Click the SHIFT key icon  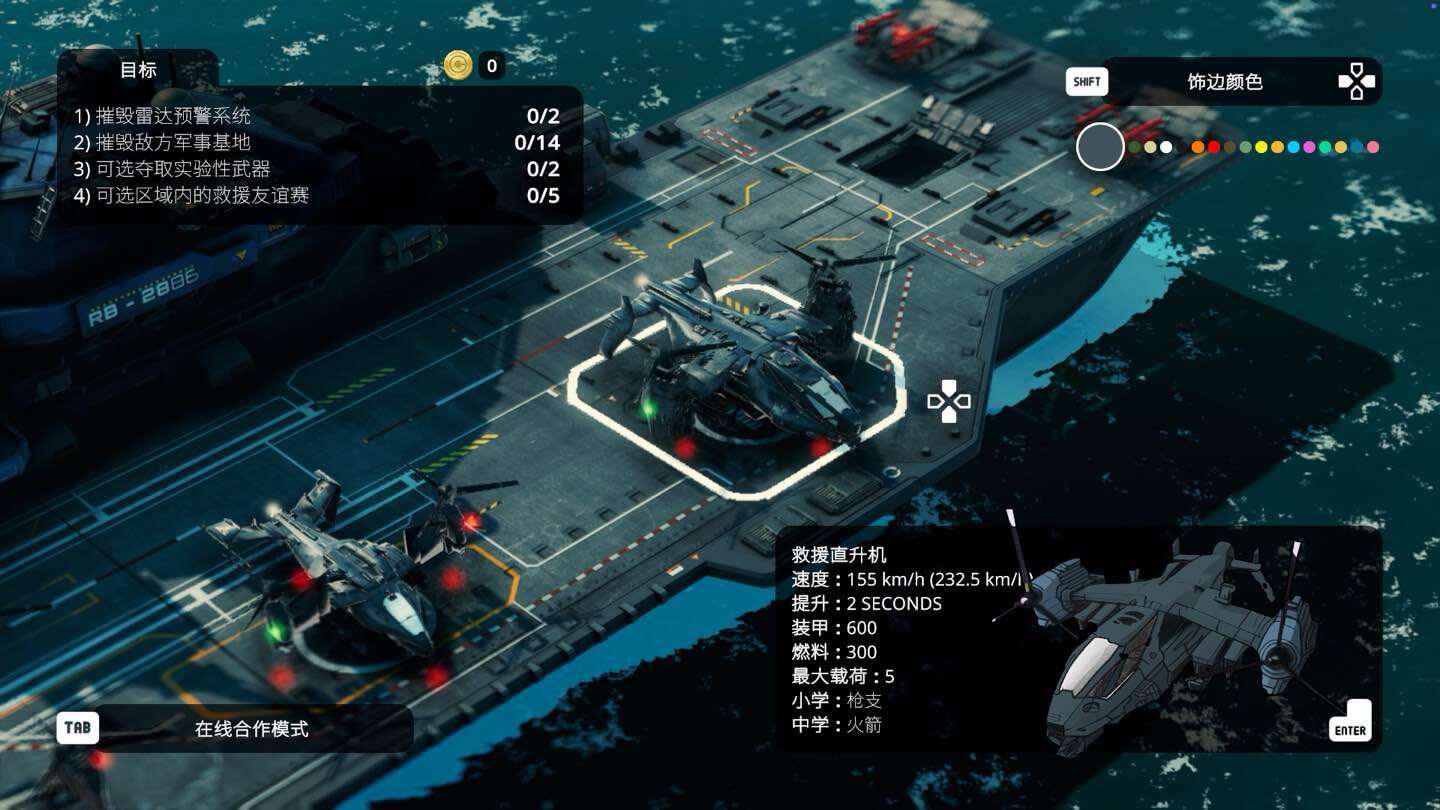tap(1086, 81)
